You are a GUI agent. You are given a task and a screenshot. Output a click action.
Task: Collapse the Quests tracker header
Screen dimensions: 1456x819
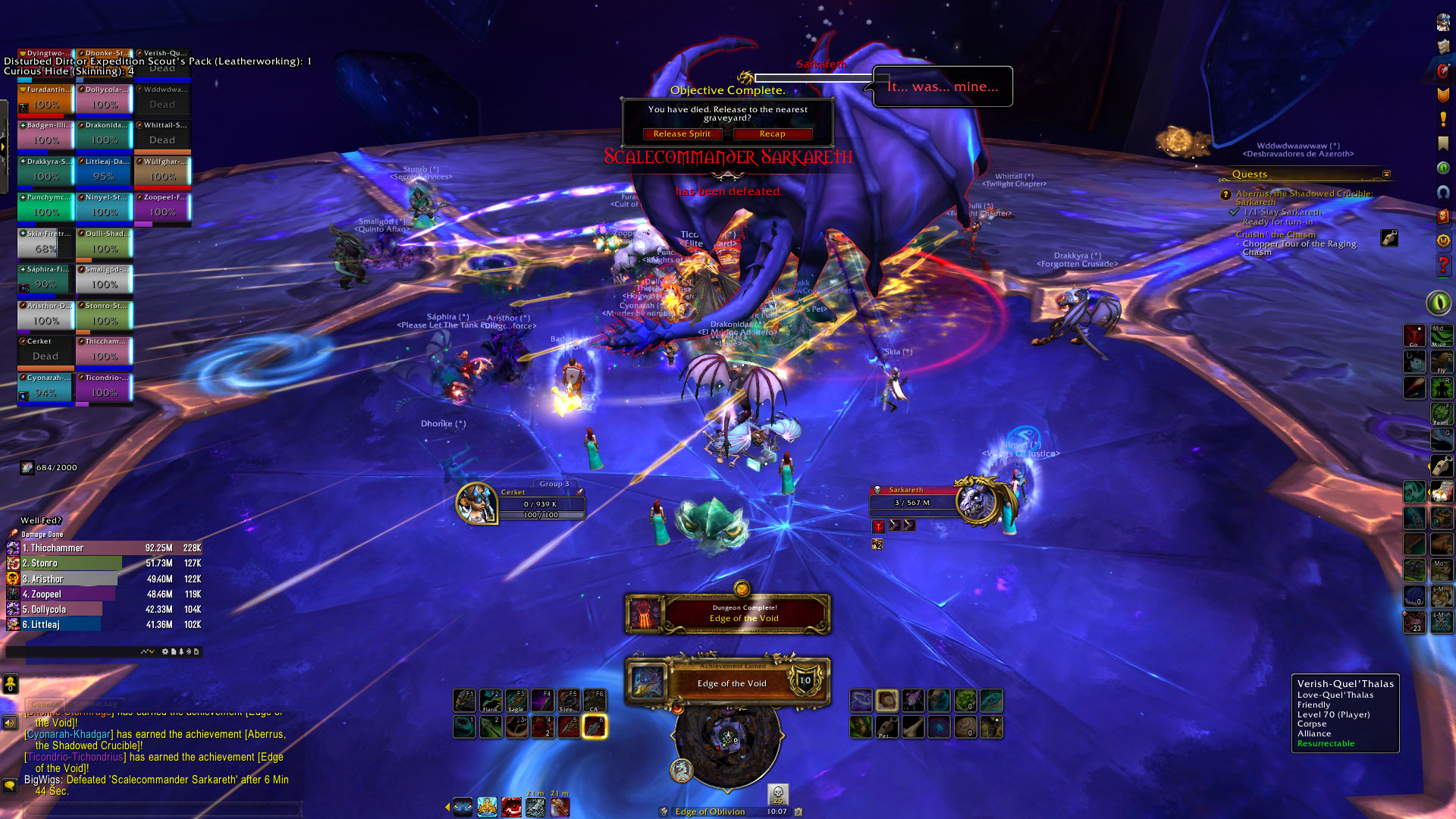click(x=1386, y=174)
